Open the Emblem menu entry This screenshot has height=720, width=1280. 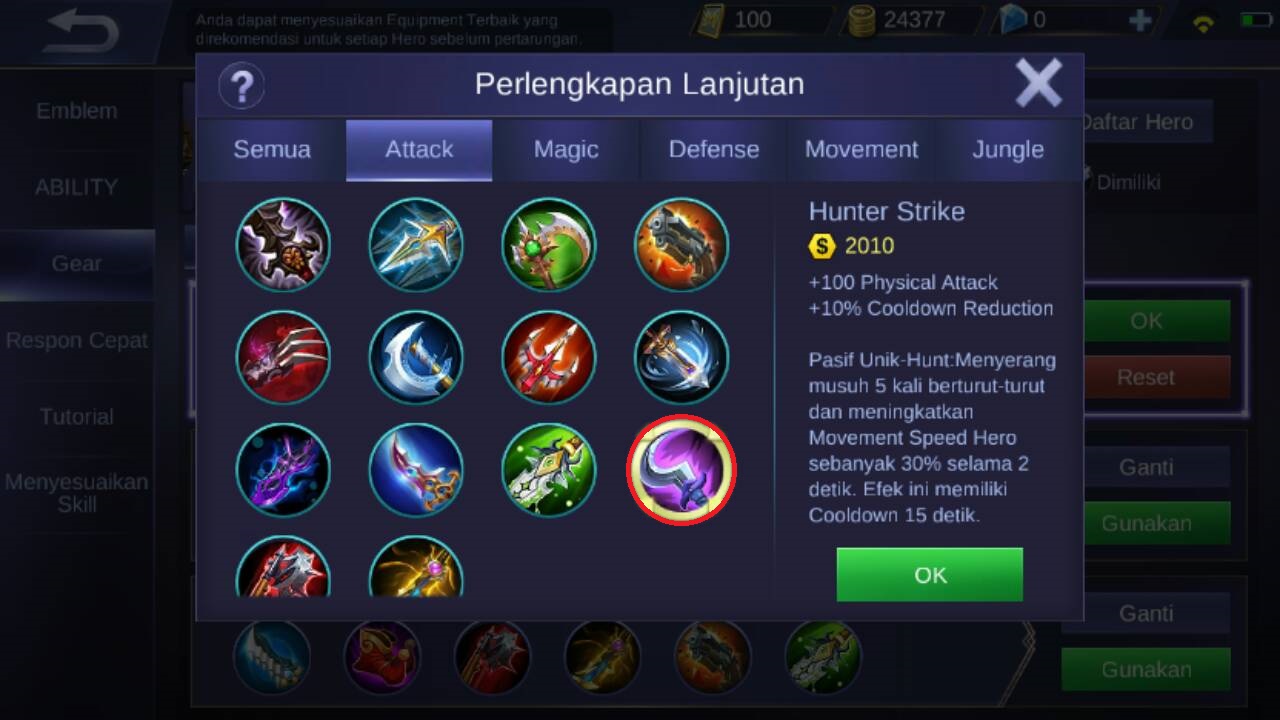click(x=77, y=111)
